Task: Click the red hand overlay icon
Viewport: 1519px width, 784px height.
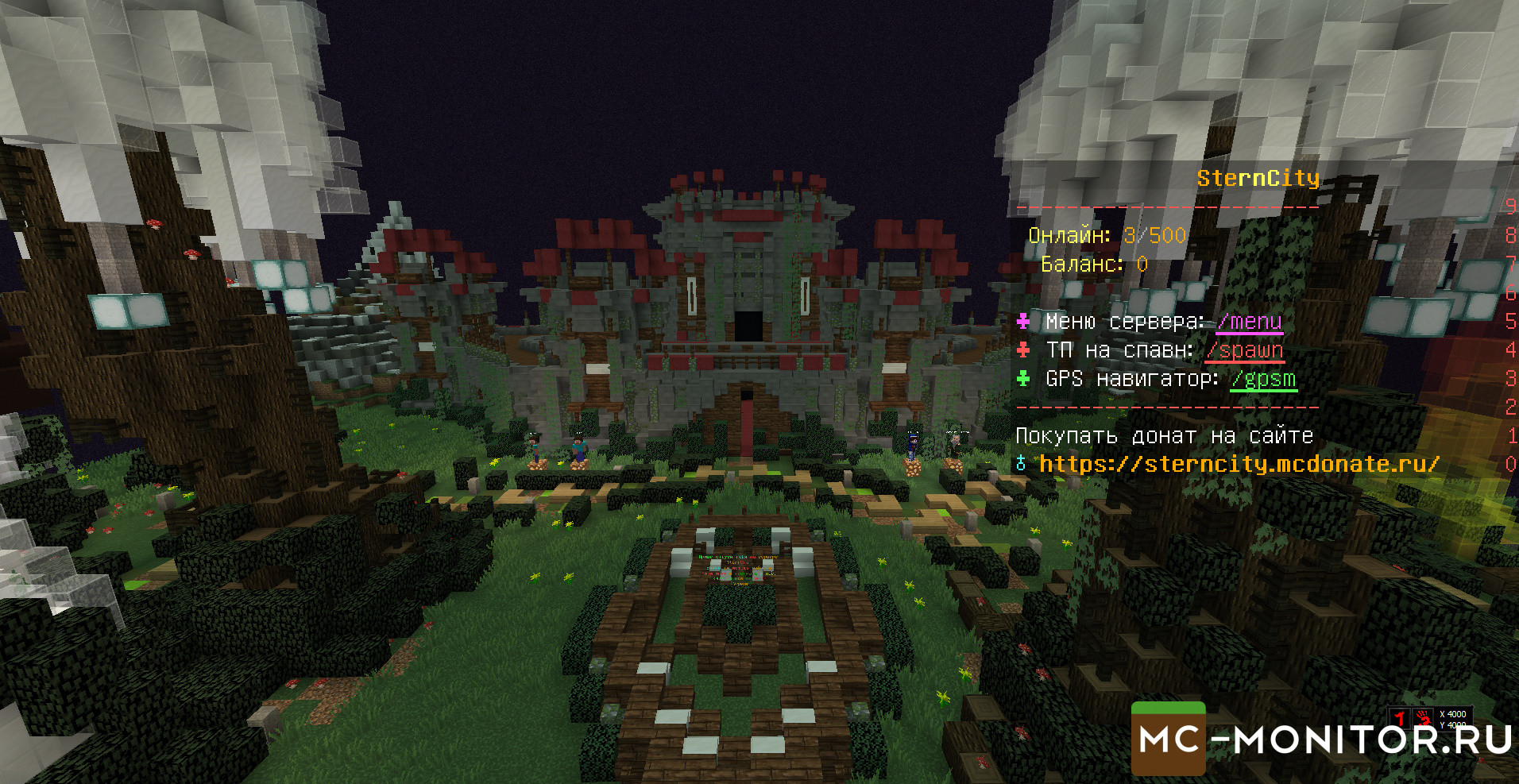Action: (1423, 717)
